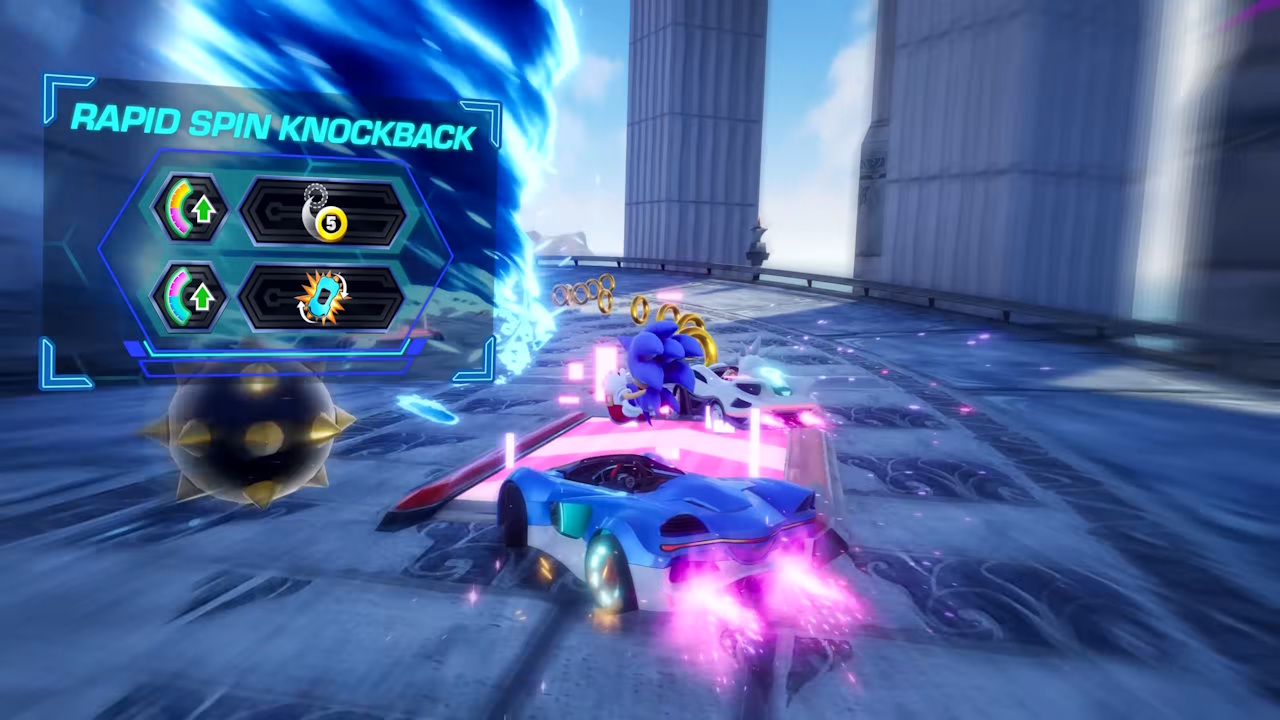Select the spinning car knockback icon

click(x=323, y=298)
